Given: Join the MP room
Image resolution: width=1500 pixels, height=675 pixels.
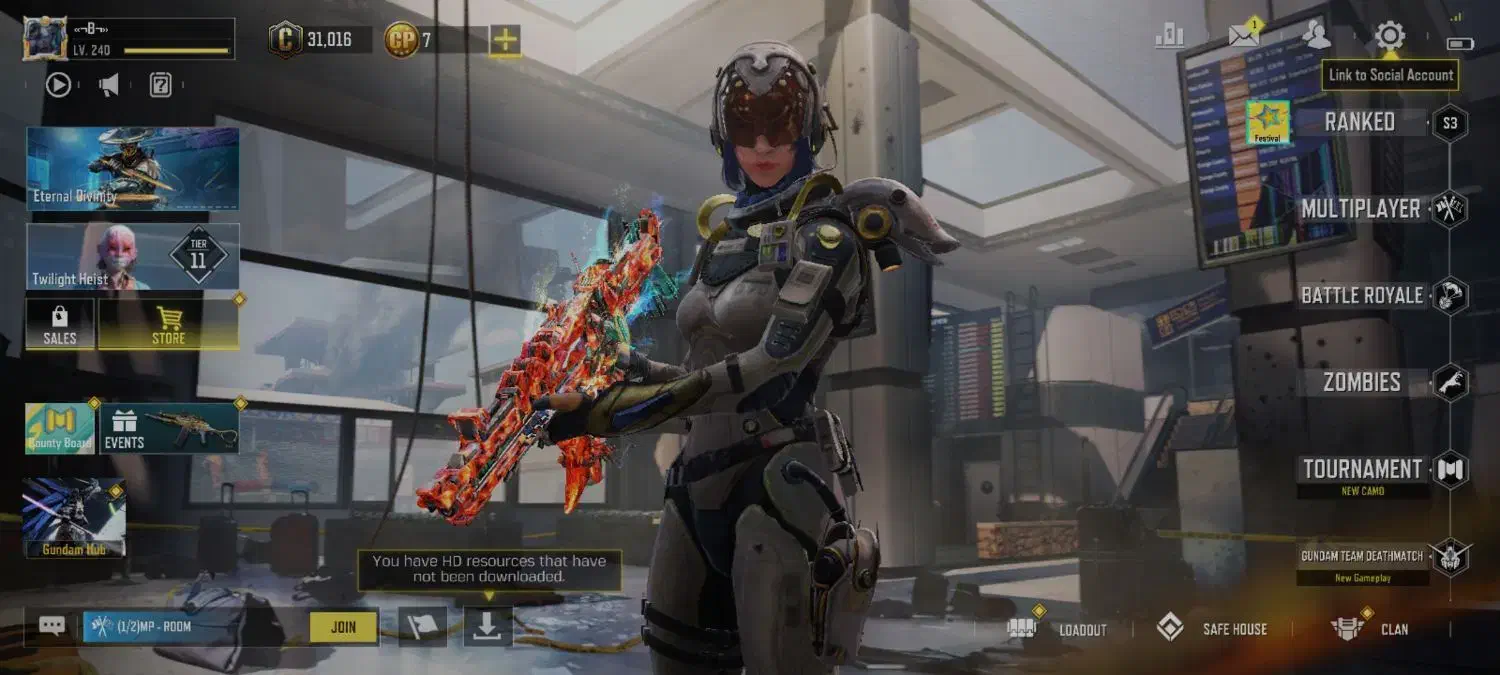Looking at the screenshot, I should 343,627.
